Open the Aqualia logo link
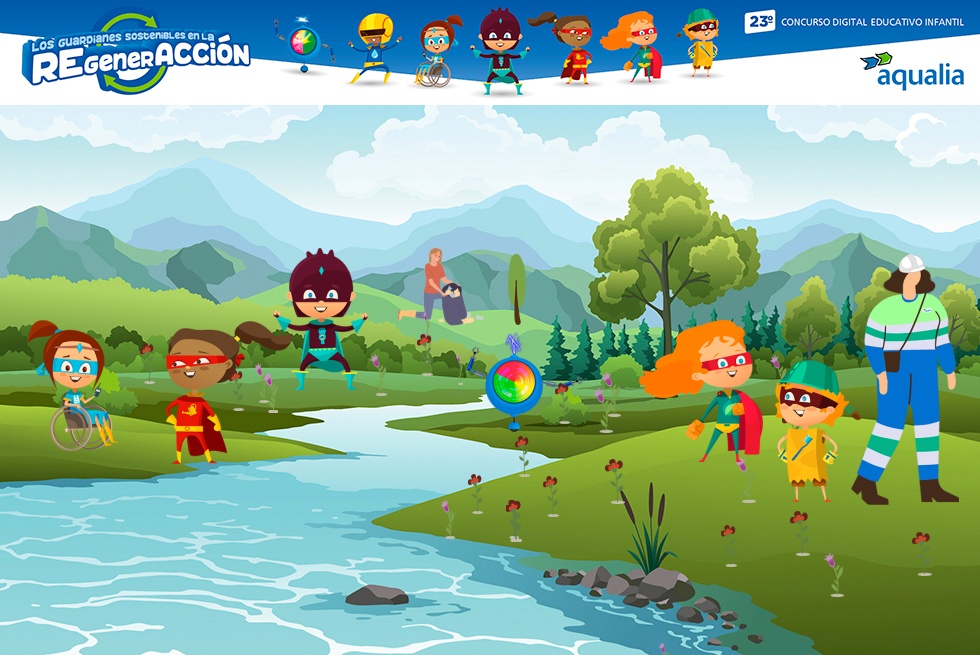The image size is (980, 655). point(912,70)
